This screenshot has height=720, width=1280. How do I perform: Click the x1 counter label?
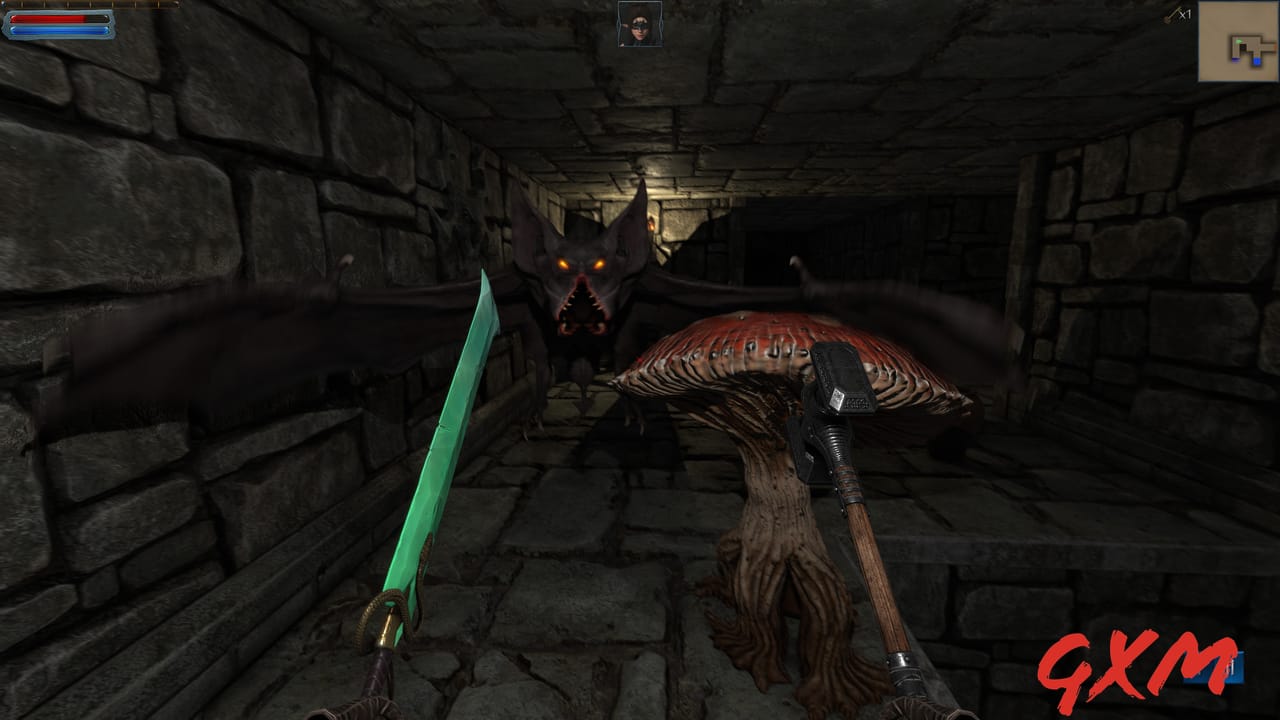pos(1186,15)
